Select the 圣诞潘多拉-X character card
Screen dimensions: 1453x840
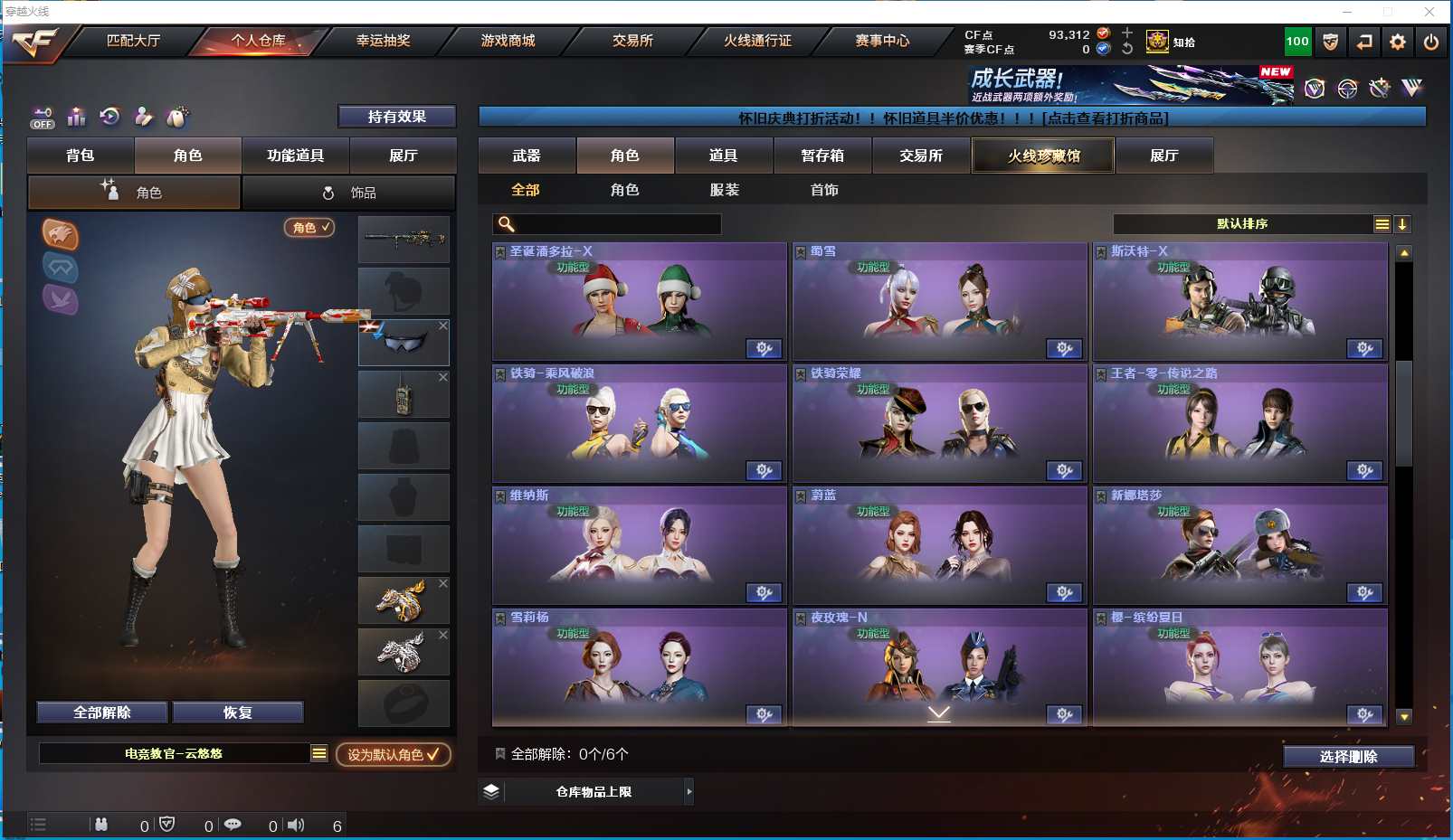tap(639, 302)
